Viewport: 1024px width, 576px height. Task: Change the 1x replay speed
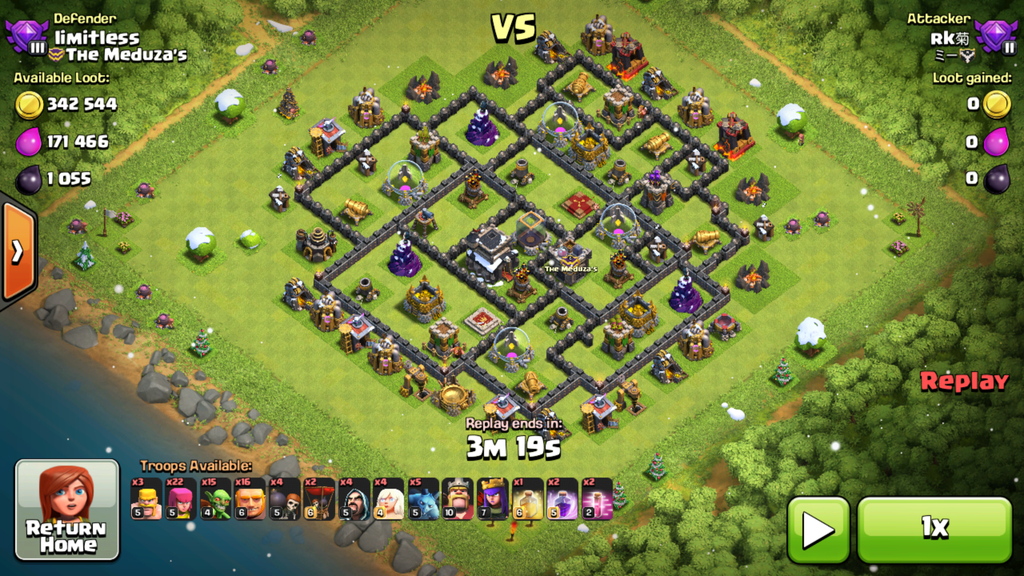click(x=934, y=529)
